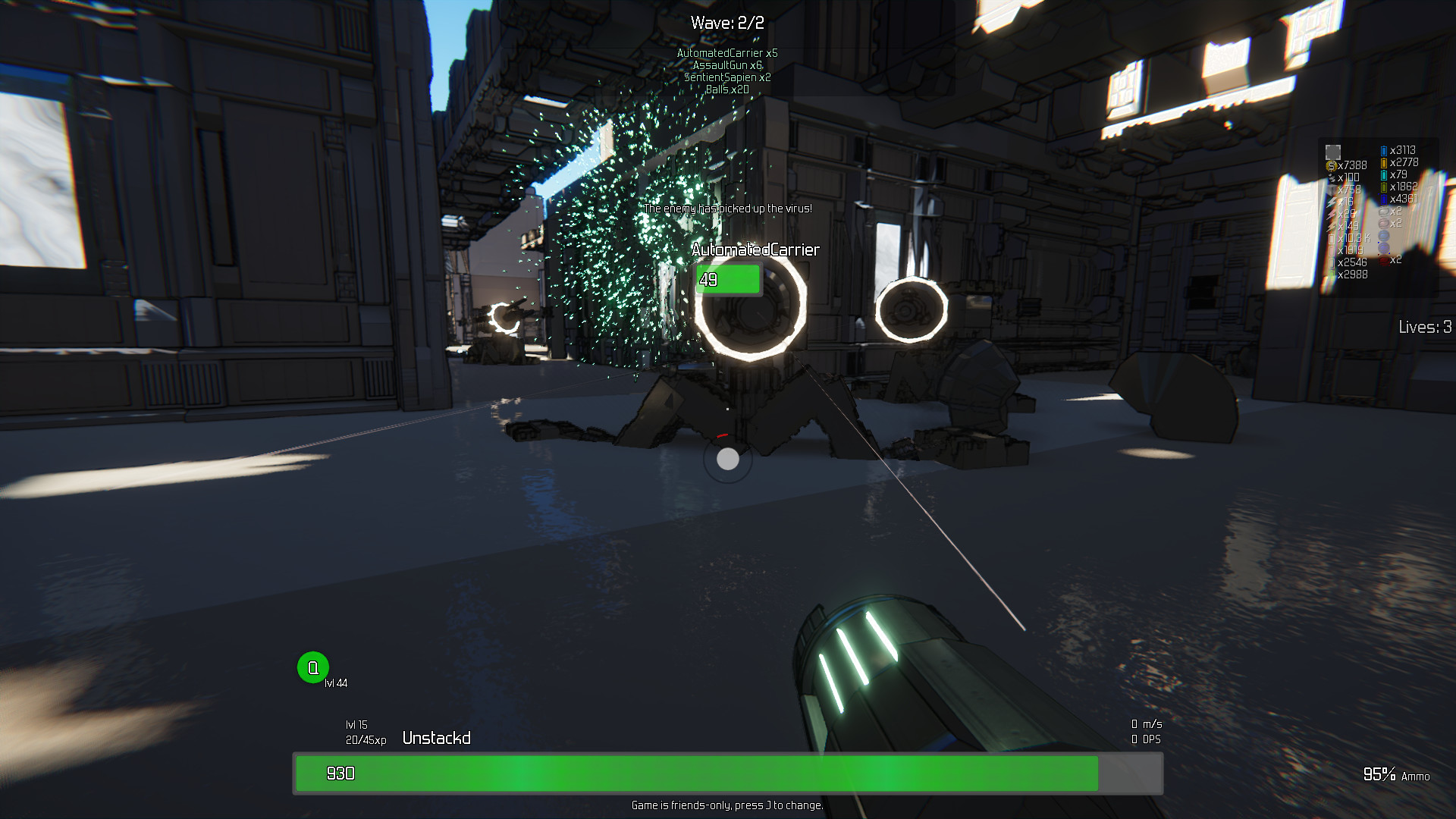Click the grey stone stack icon showing x100
Viewport: 1456px width, 819px height.
(x=1332, y=177)
